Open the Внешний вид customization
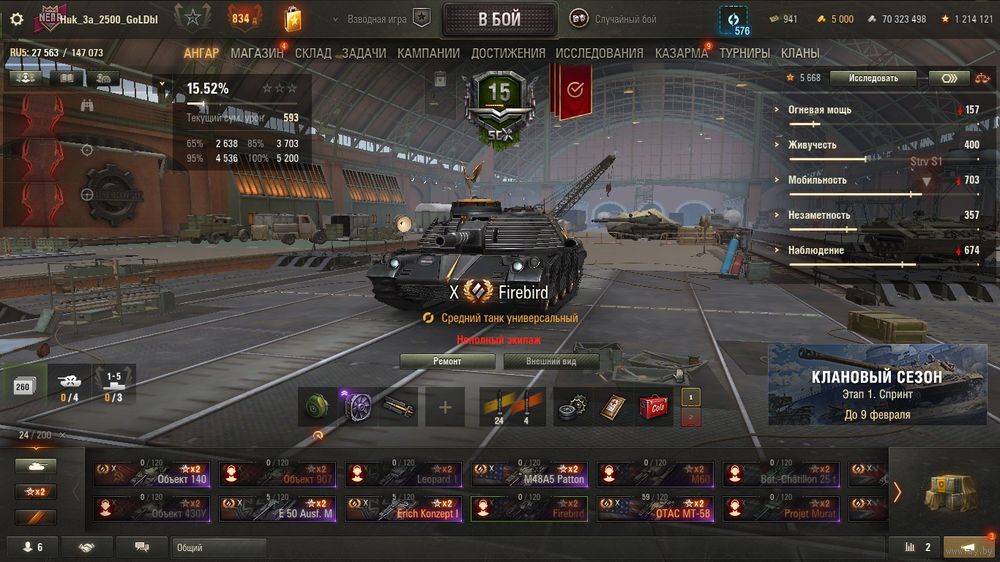Image resolution: width=1000 pixels, height=562 pixels. [x=551, y=361]
